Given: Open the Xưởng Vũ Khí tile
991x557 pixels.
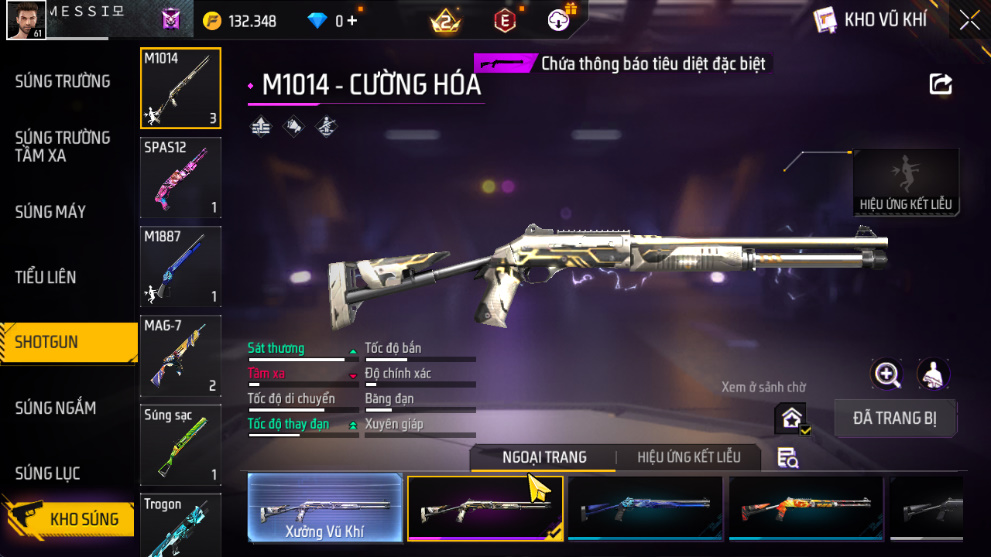Looking at the screenshot, I should (325, 508).
